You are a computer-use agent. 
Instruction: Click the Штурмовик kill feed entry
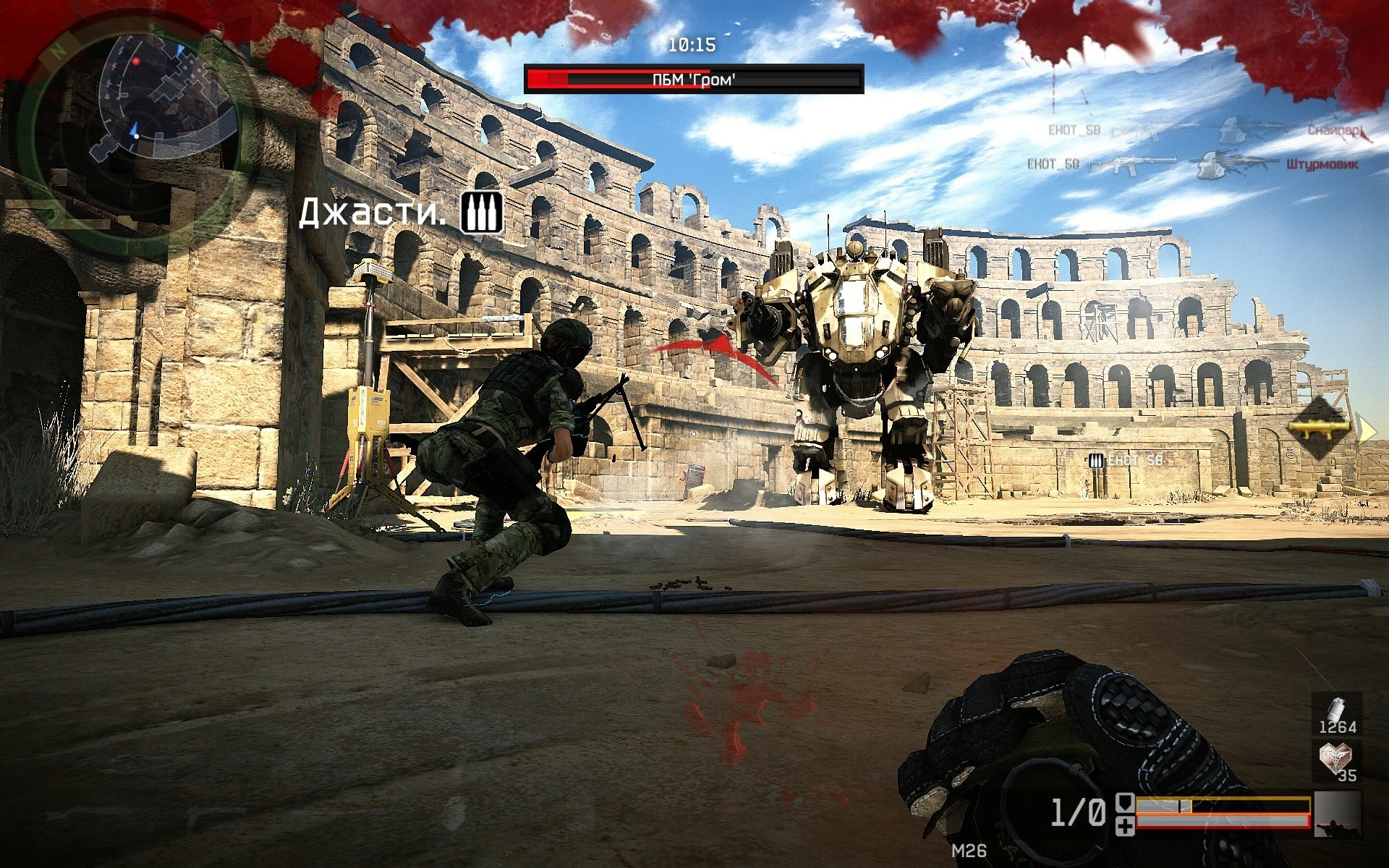tap(1321, 165)
